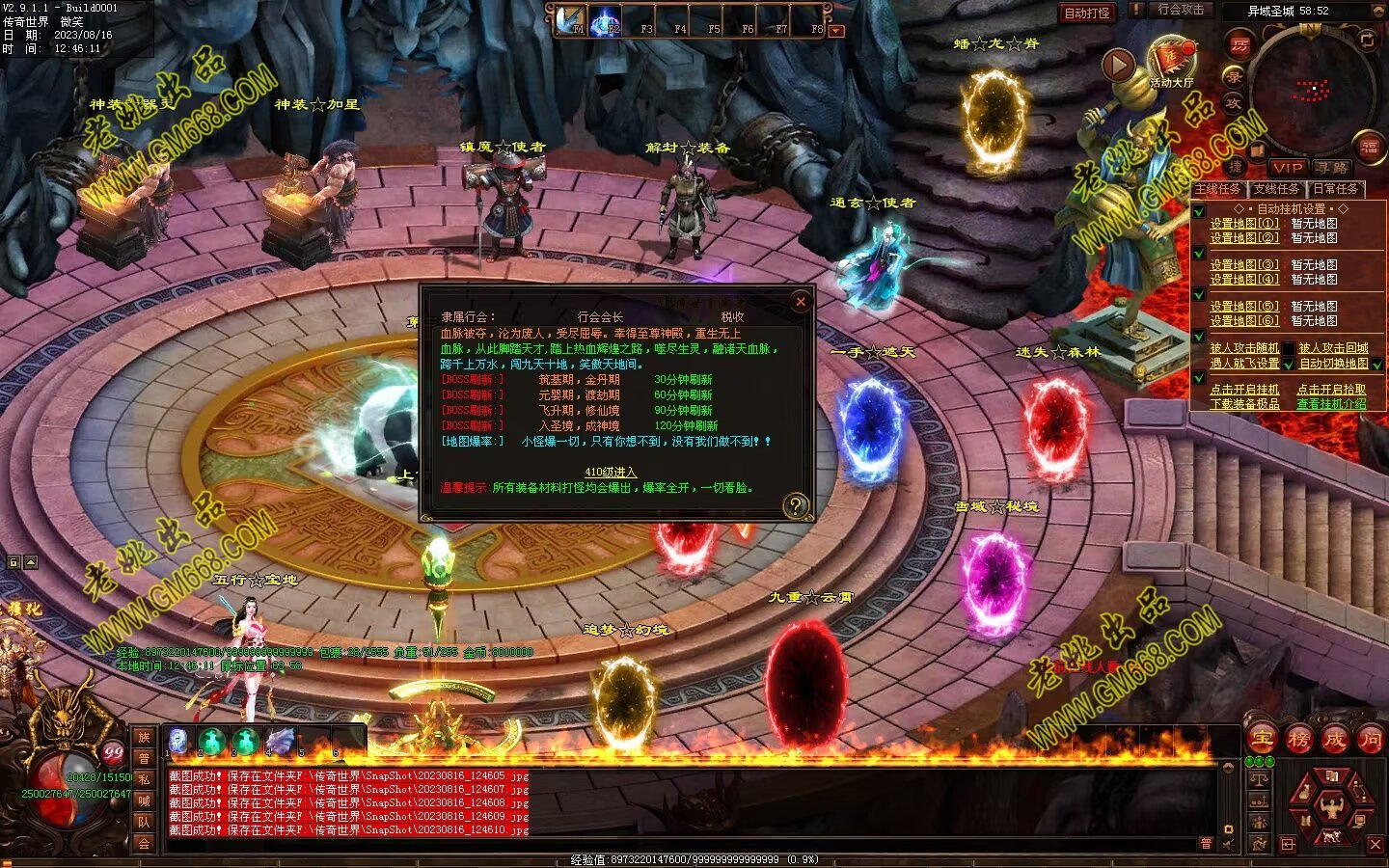This screenshot has height=868, width=1389.
Task: Select the 行会攻击 guild attack button
Action: [1181, 10]
